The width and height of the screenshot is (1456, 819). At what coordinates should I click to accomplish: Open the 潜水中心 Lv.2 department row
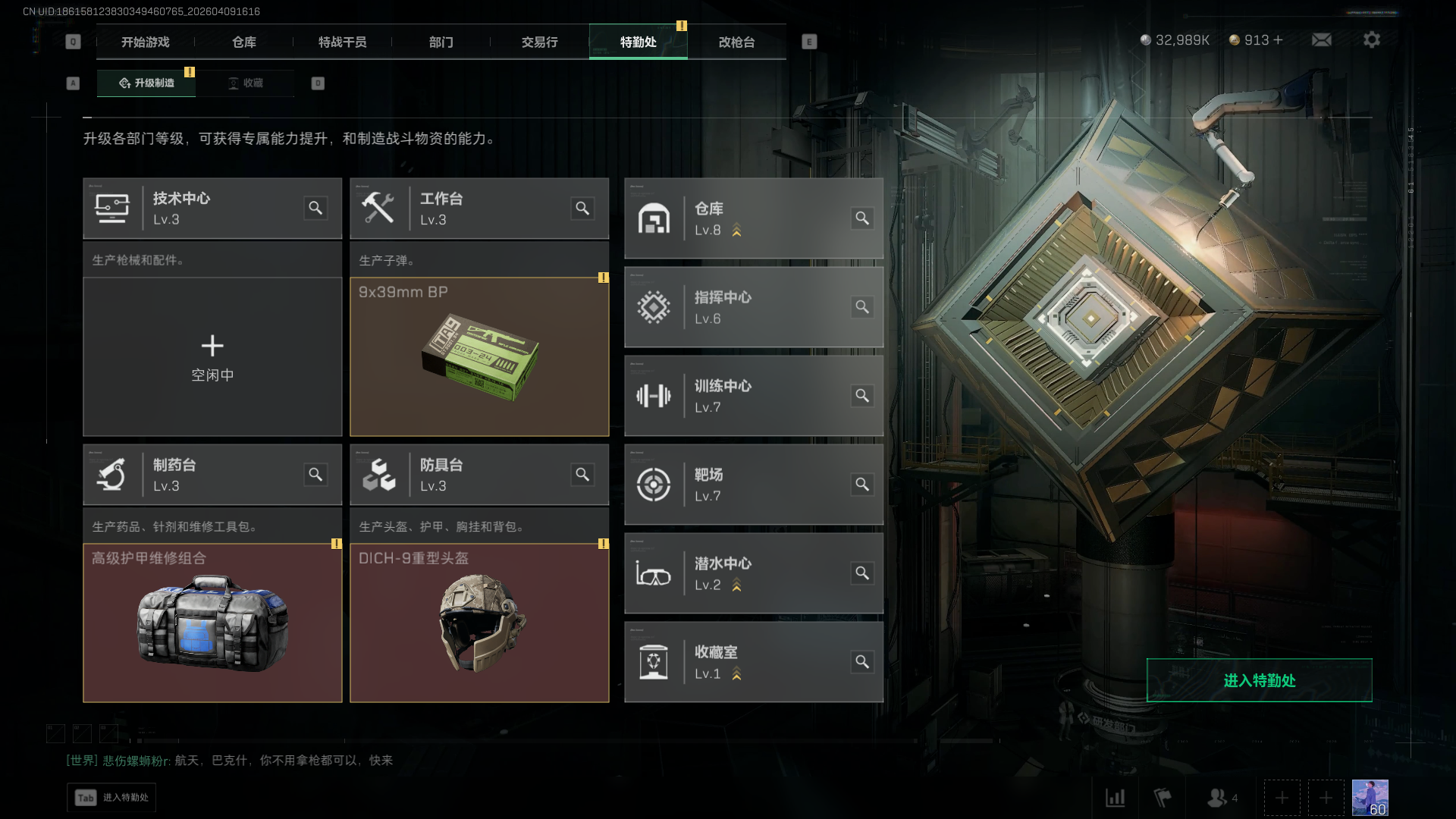753,573
